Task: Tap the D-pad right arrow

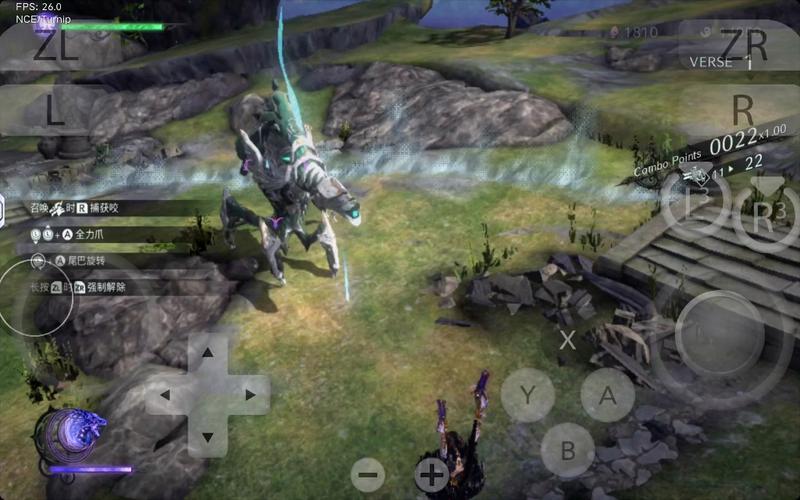Action: pyautogui.click(x=250, y=395)
